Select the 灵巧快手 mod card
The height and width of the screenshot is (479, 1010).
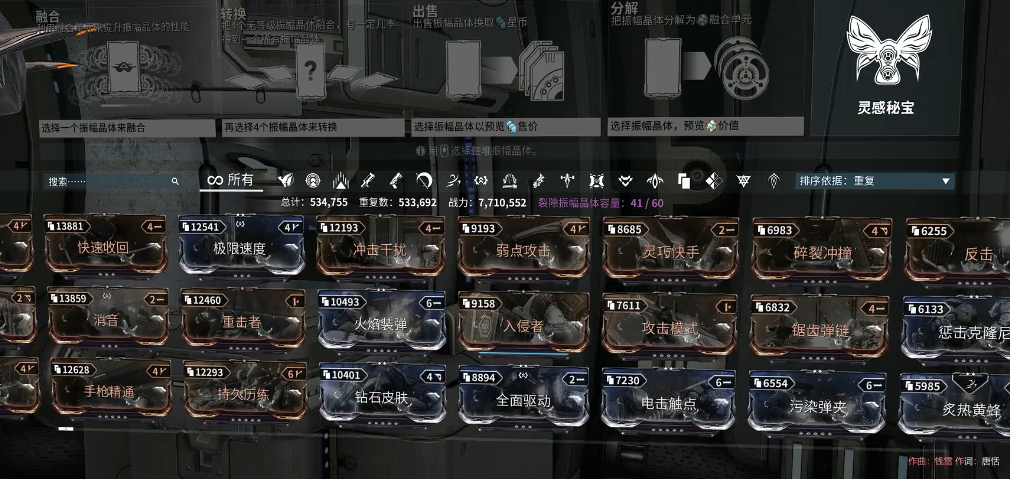tap(670, 250)
